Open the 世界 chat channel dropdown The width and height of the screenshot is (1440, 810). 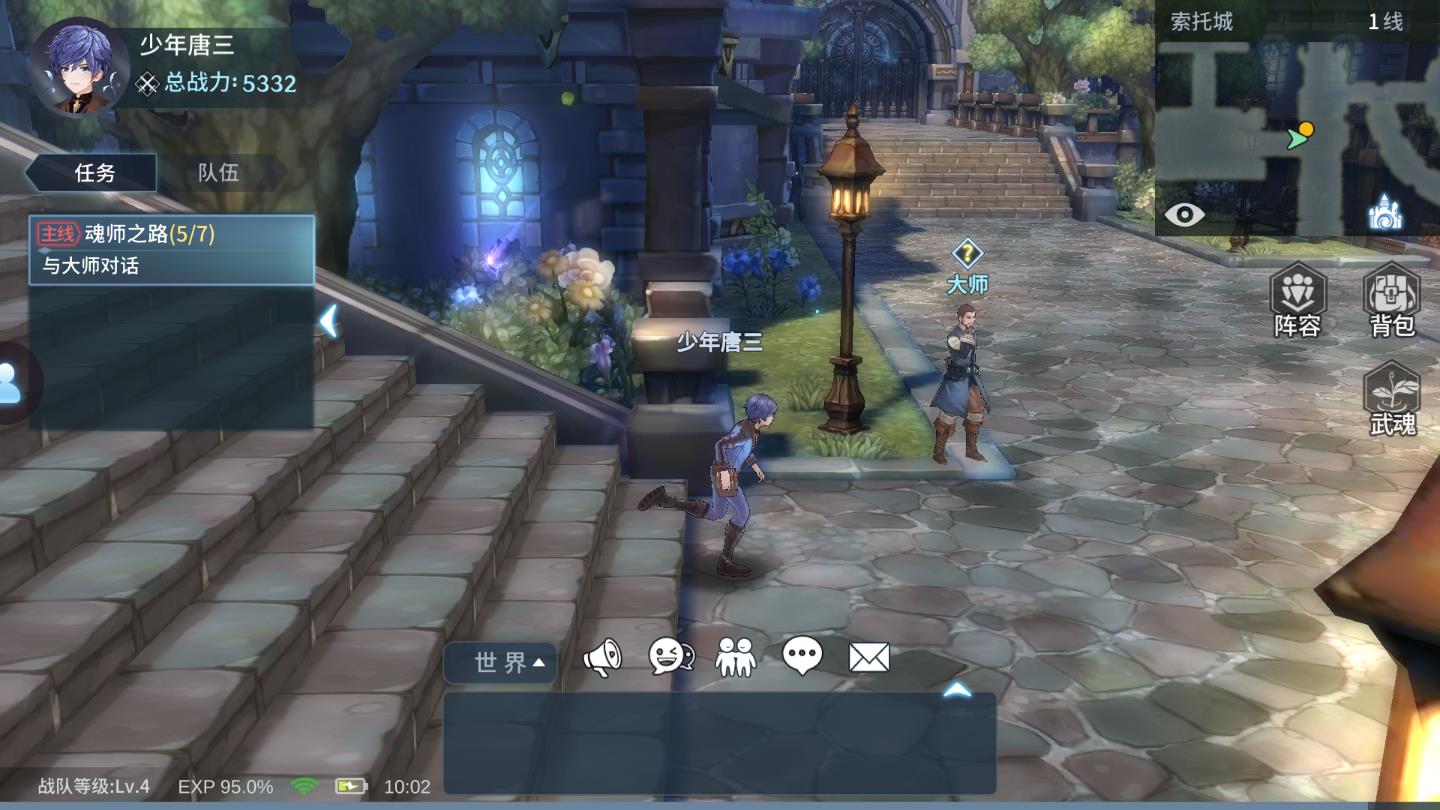[501, 662]
